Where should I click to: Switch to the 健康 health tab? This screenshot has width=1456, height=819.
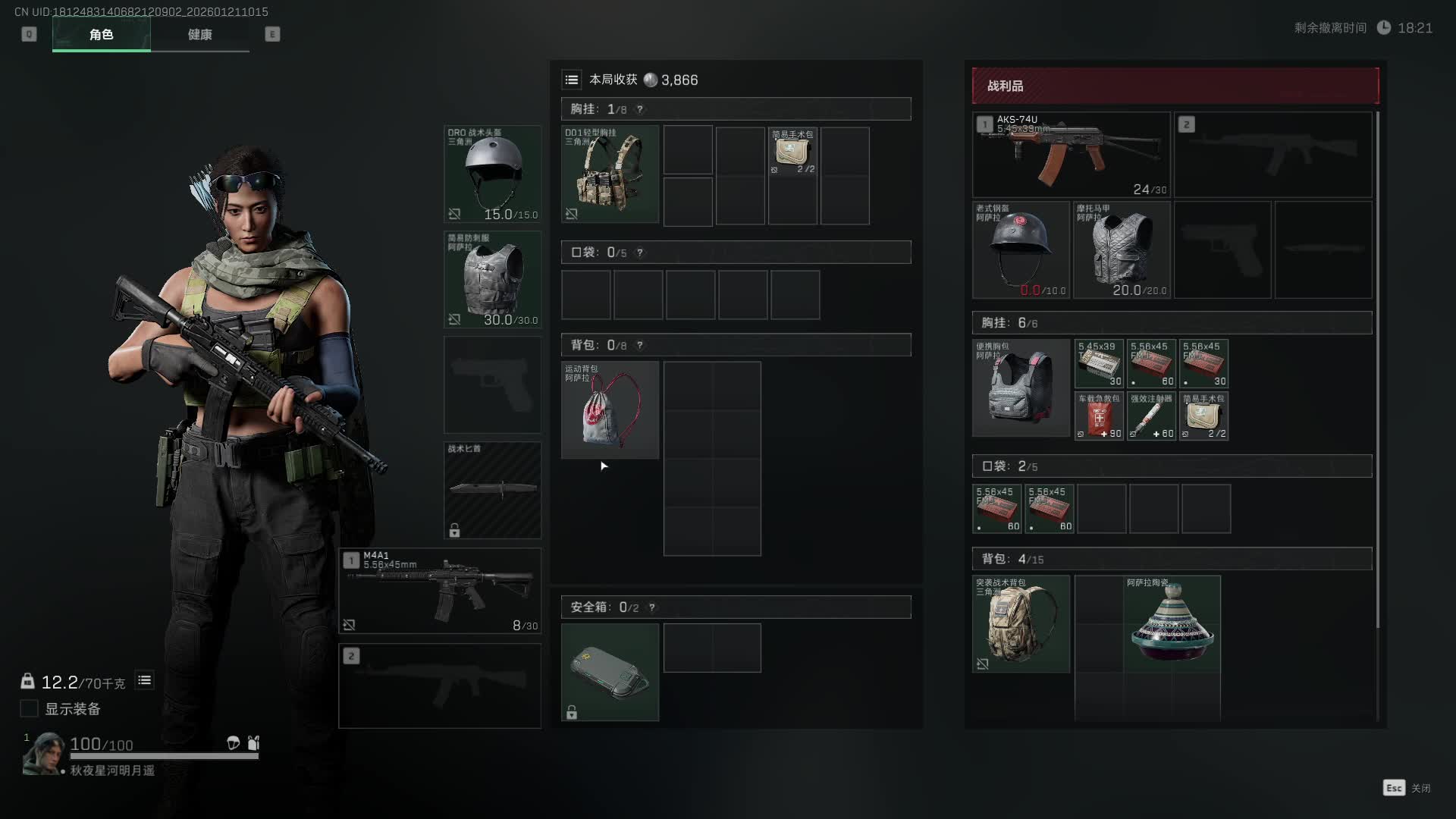[x=199, y=35]
